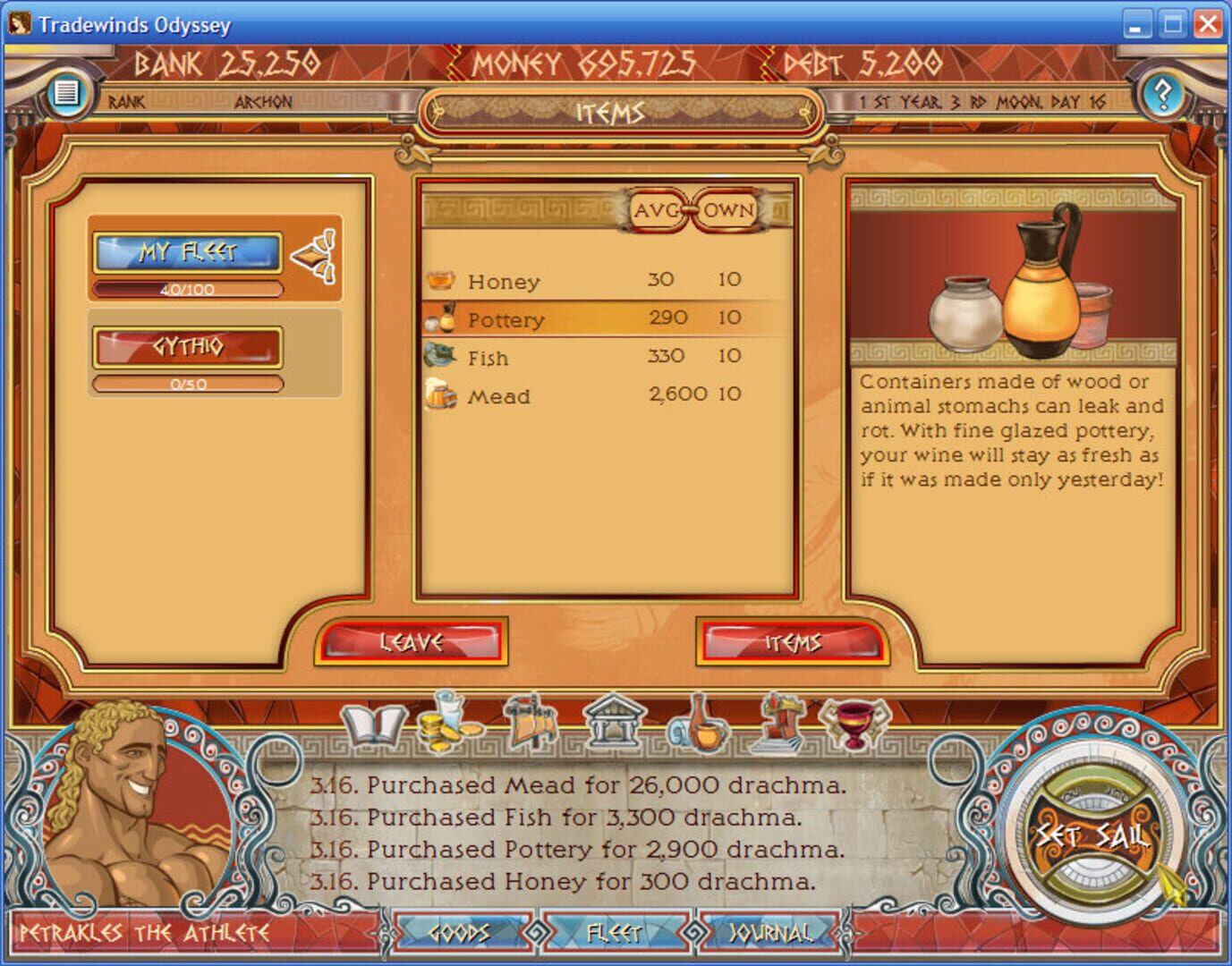Visit the tavern wine jug icon
This screenshot has height=966, width=1232.
pos(699,726)
